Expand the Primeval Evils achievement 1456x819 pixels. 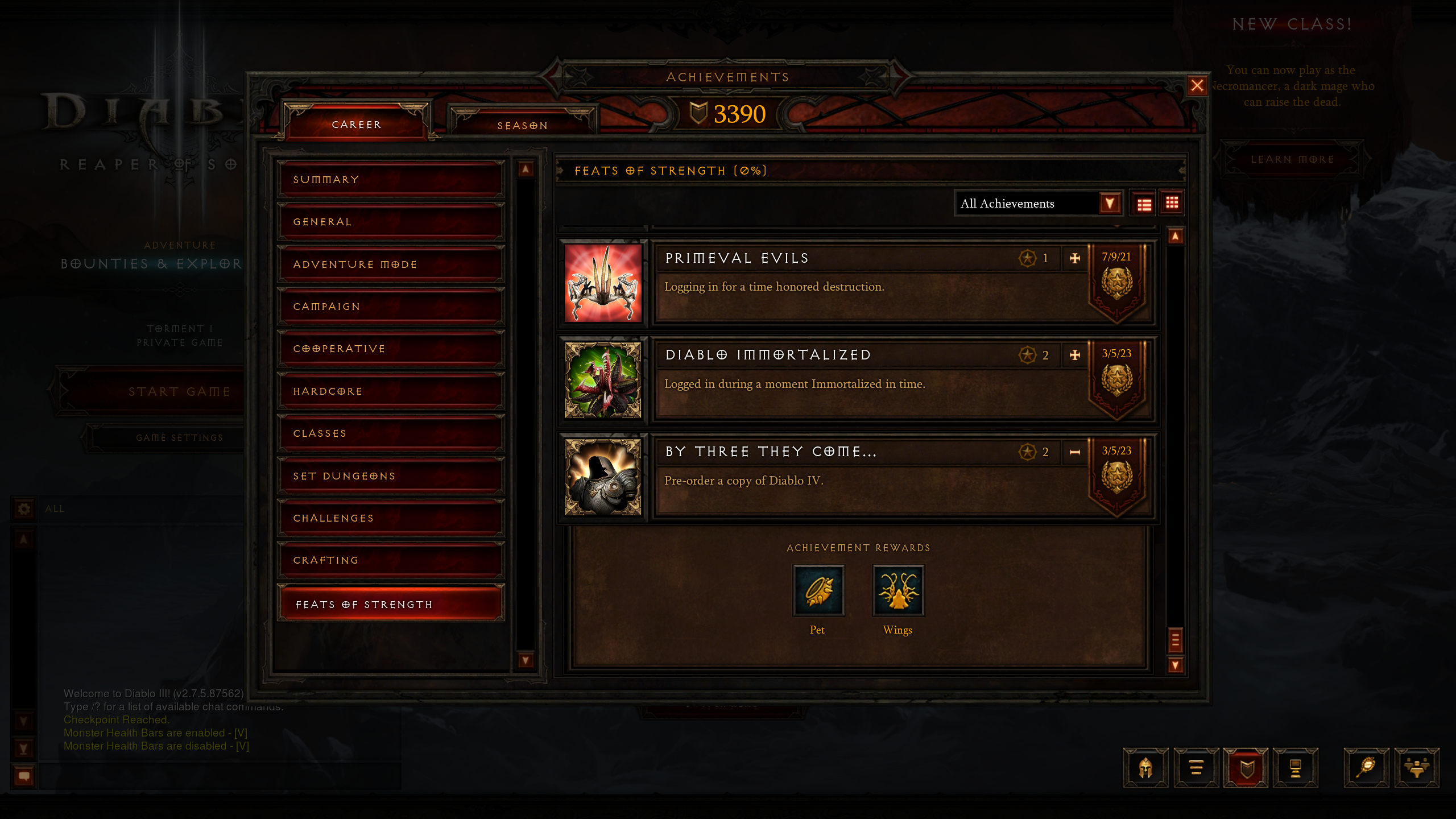(x=1074, y=258)
